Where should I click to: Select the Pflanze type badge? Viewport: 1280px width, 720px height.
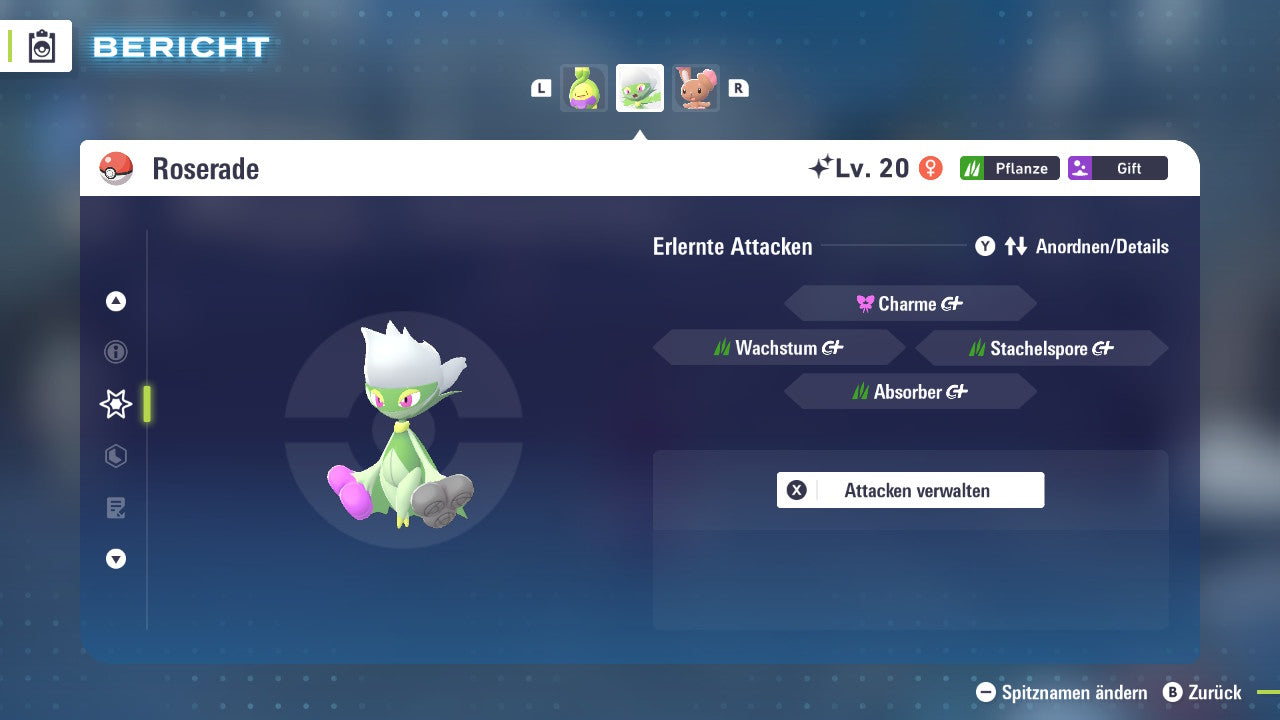tap(1009, 168)
